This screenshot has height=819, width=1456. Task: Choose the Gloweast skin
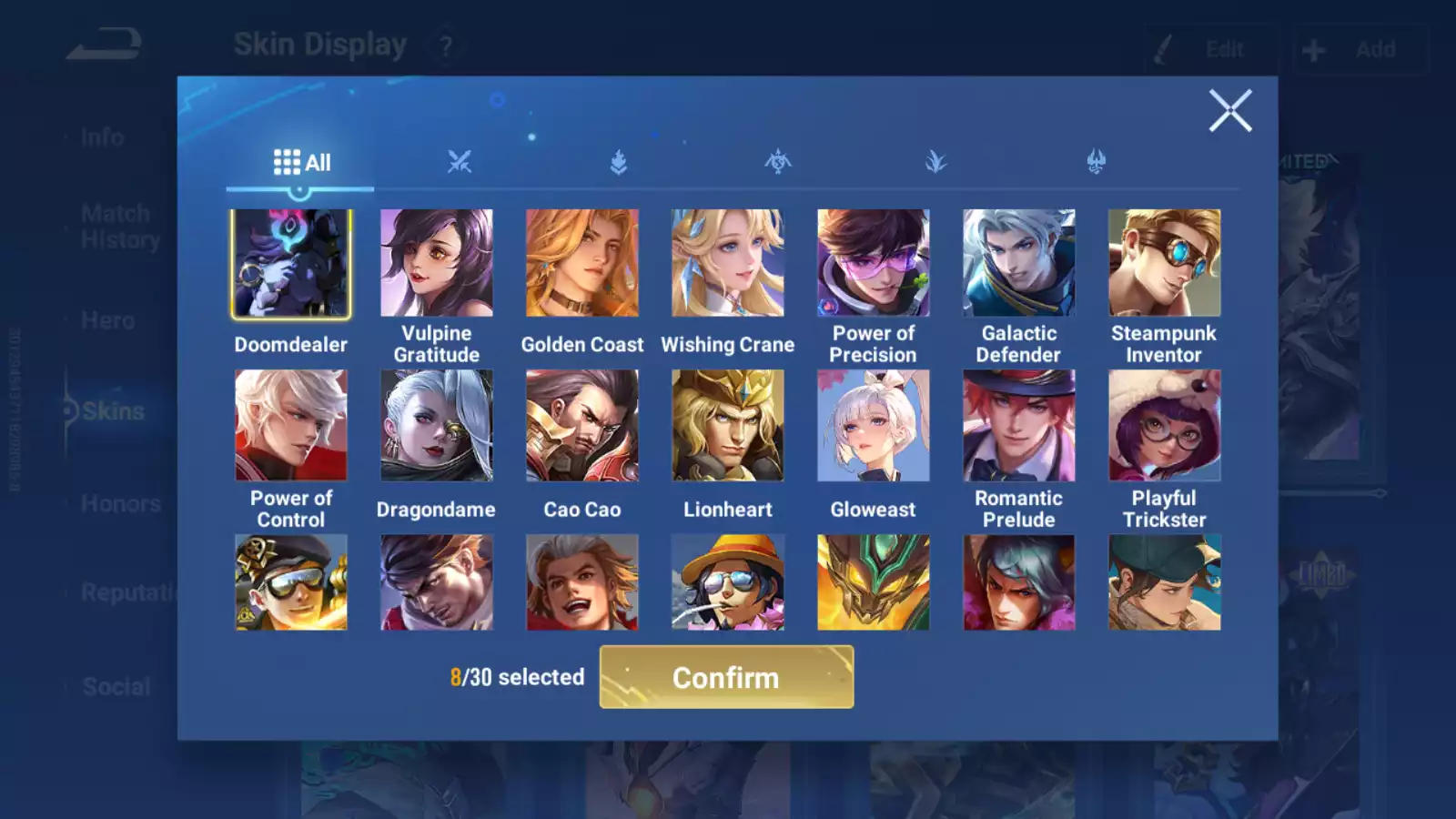[x=874, y=425]
